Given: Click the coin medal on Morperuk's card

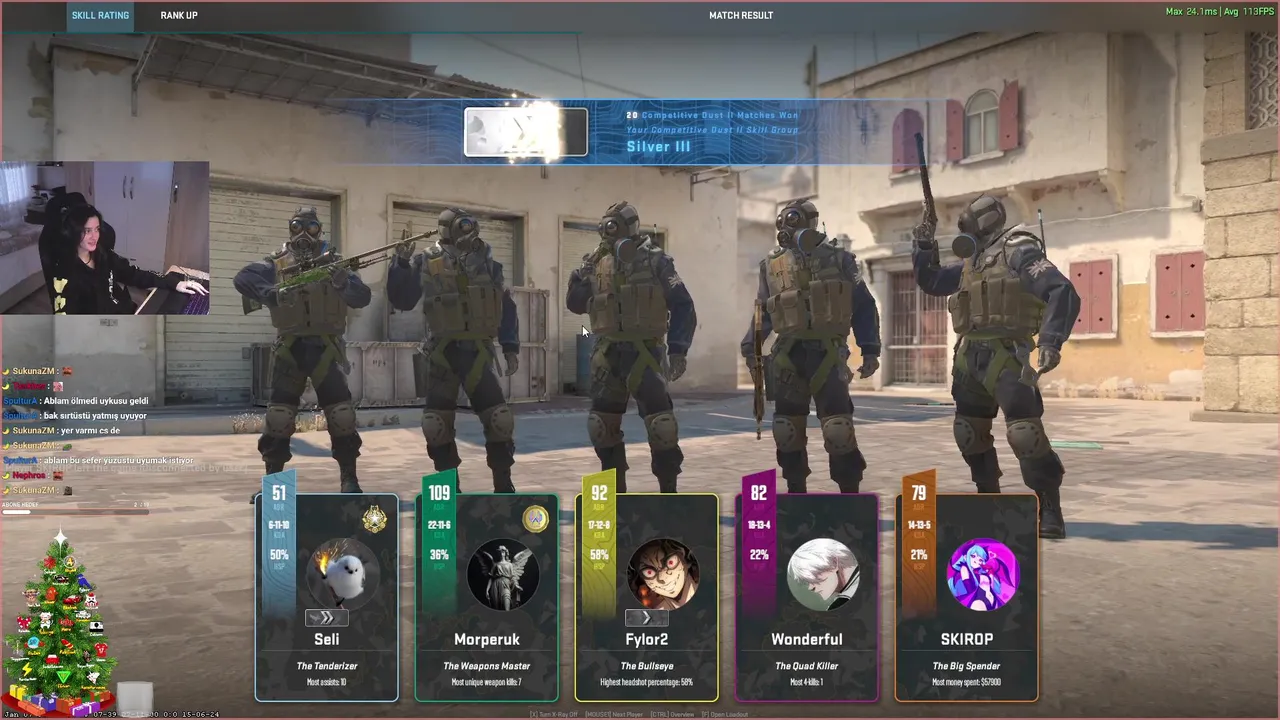Looking at the screenshot, I should coord(535,519).
